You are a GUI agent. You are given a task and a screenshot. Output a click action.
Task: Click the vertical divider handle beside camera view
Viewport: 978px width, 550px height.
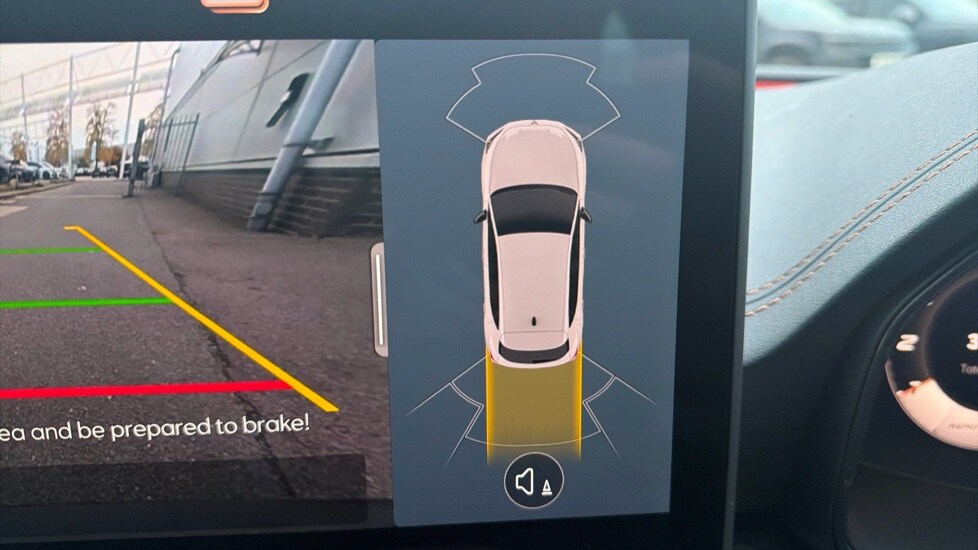click(378, 299)
